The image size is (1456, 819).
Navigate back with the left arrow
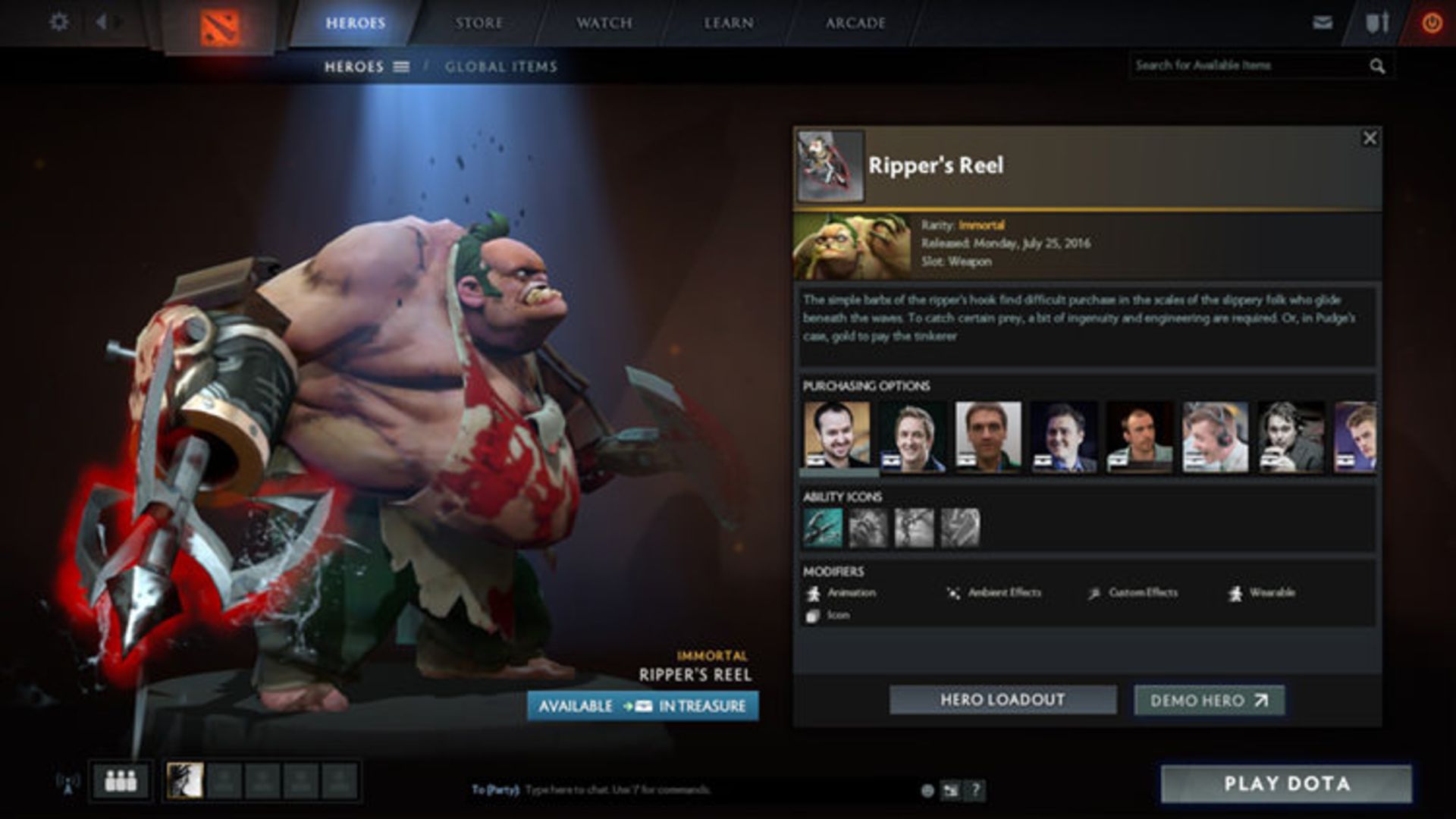[x=102, y=22]
